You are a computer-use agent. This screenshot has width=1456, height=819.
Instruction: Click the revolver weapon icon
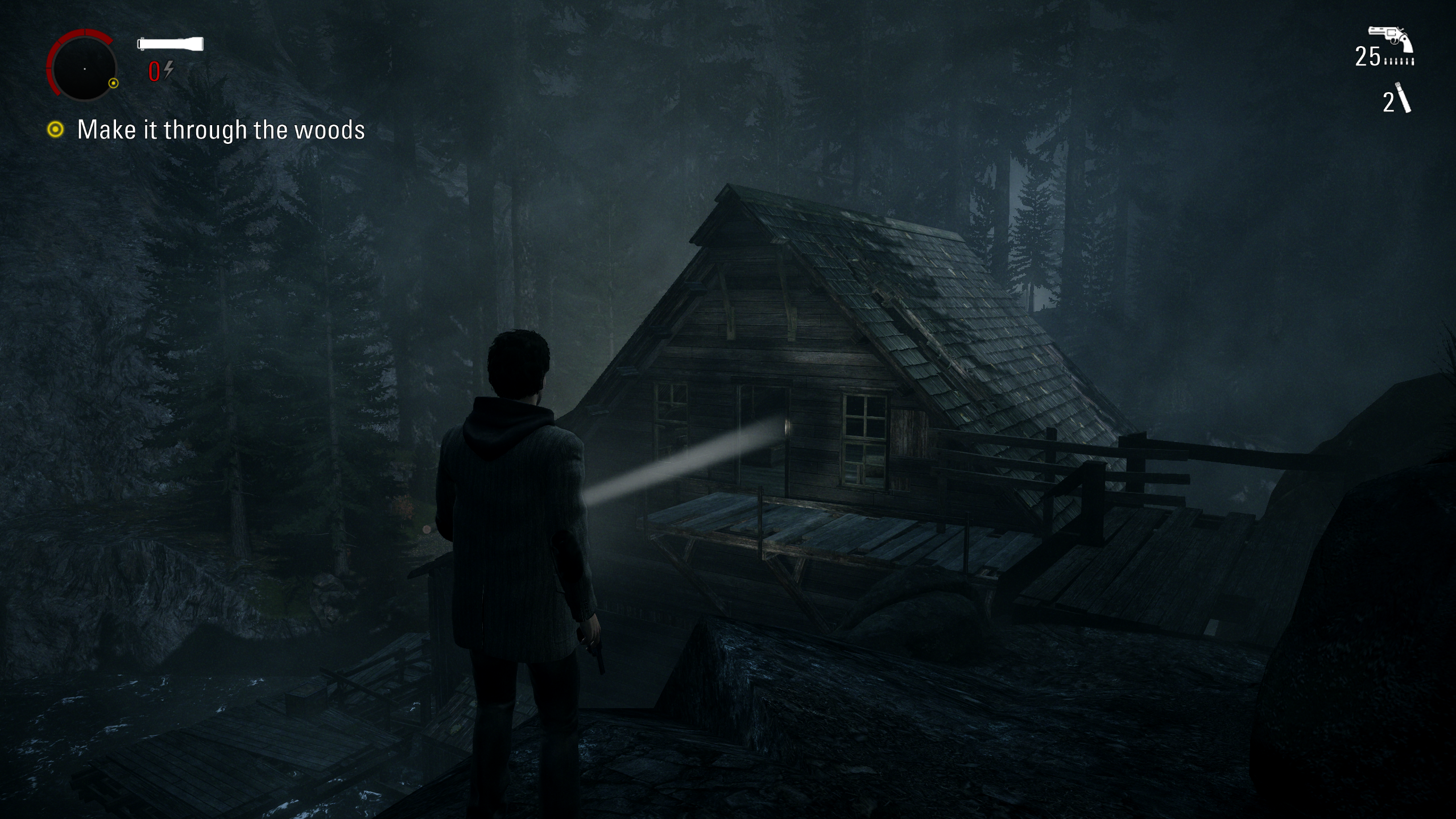1391,40
